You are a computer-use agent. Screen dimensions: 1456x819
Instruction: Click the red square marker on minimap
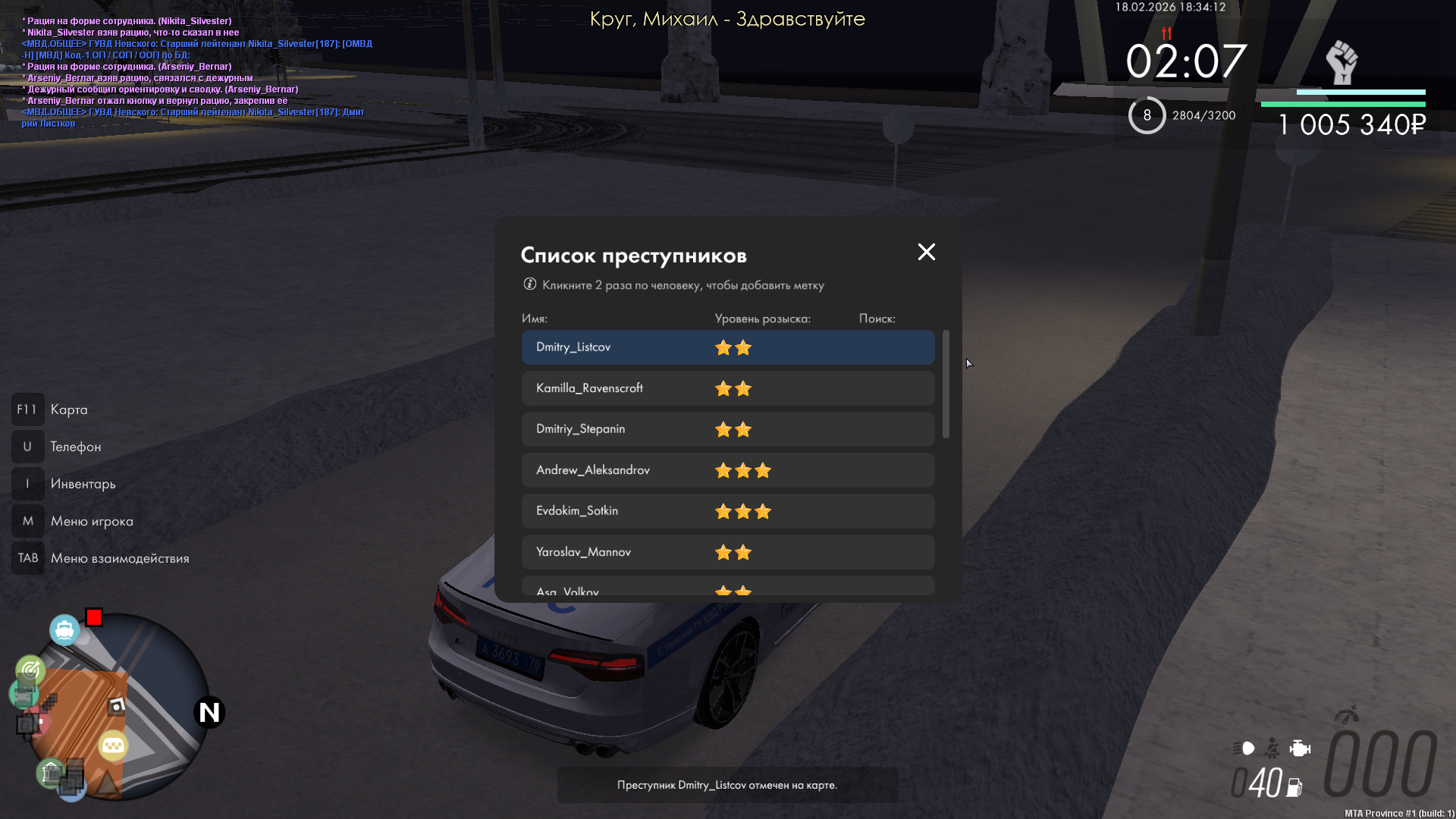click(94, 617)
